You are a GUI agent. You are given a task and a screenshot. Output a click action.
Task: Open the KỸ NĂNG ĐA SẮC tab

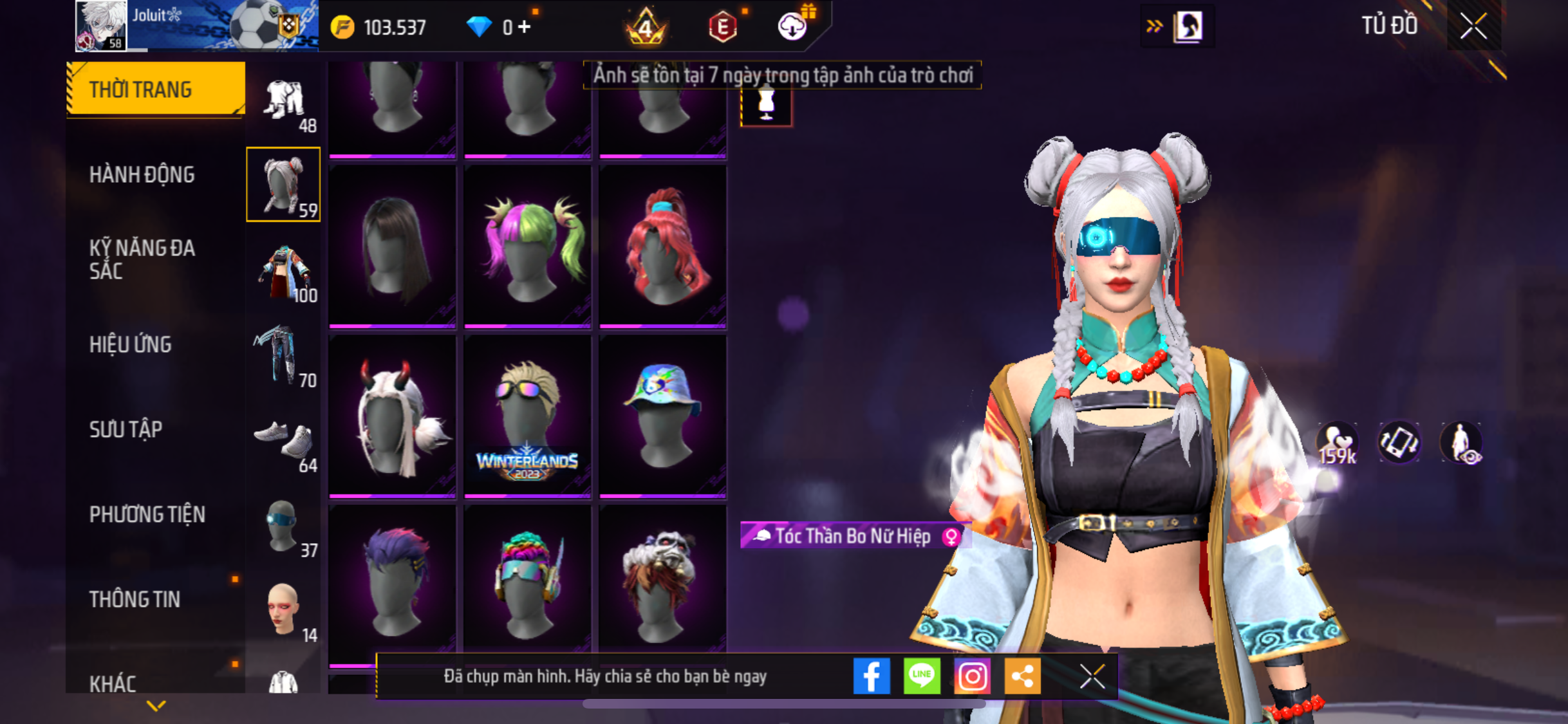(142, 259)
